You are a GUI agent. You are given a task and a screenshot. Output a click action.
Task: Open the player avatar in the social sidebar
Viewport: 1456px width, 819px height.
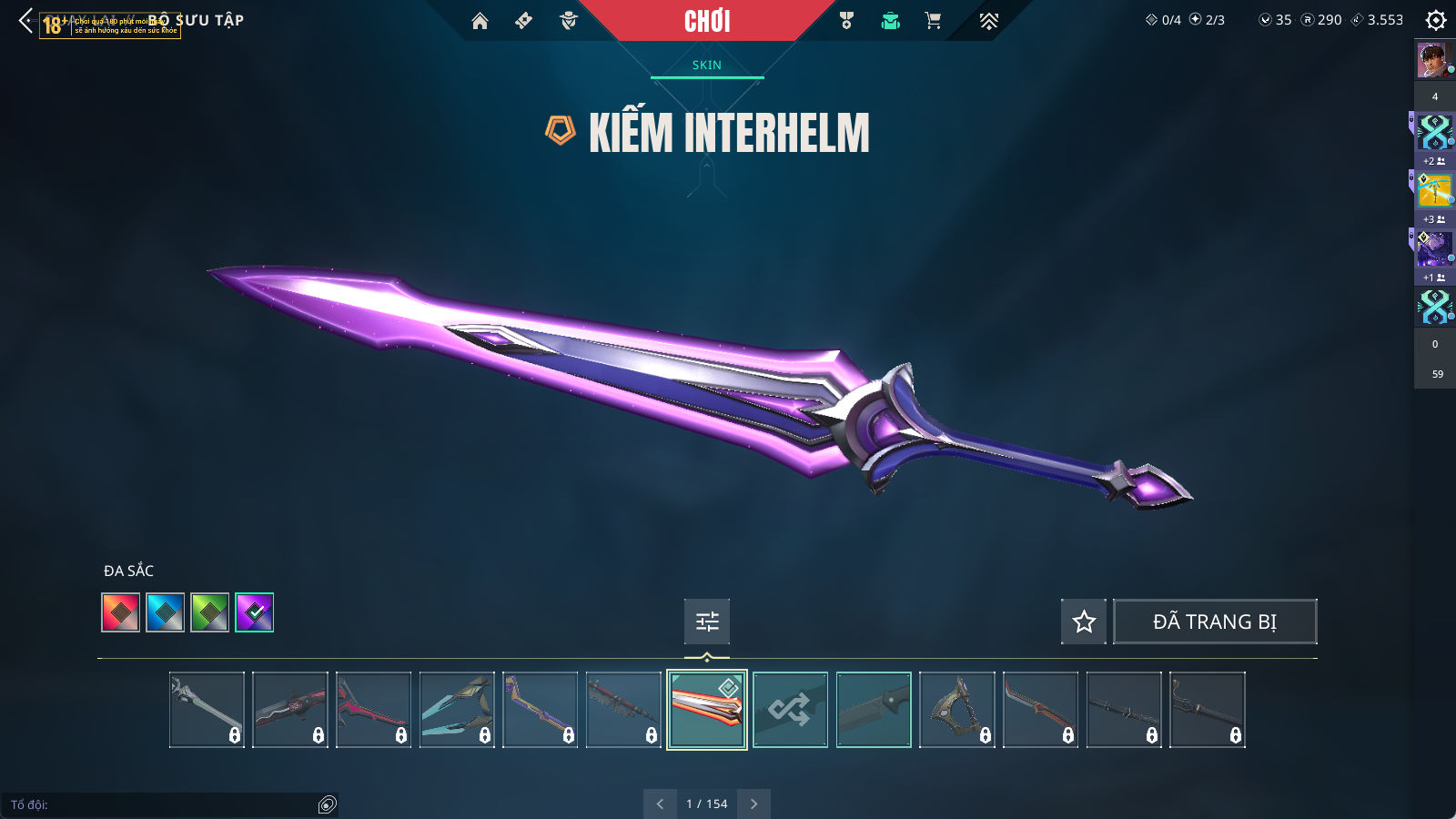click(1431, 61)
